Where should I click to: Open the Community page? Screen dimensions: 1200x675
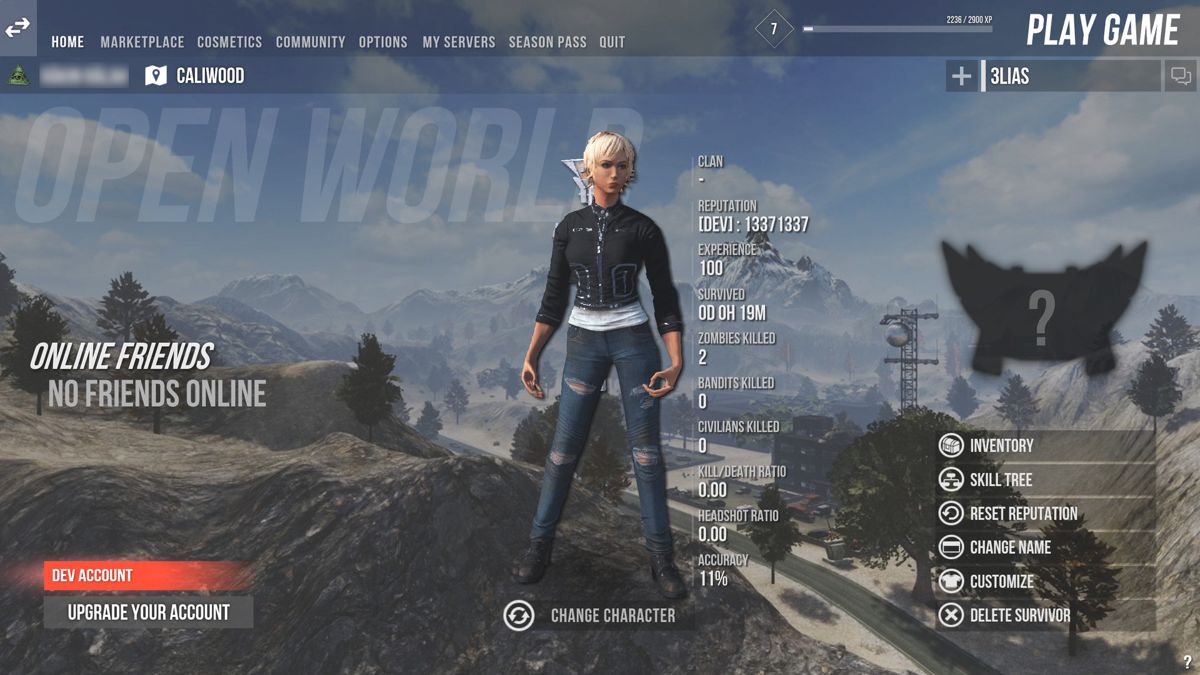[x=310, y=42]
